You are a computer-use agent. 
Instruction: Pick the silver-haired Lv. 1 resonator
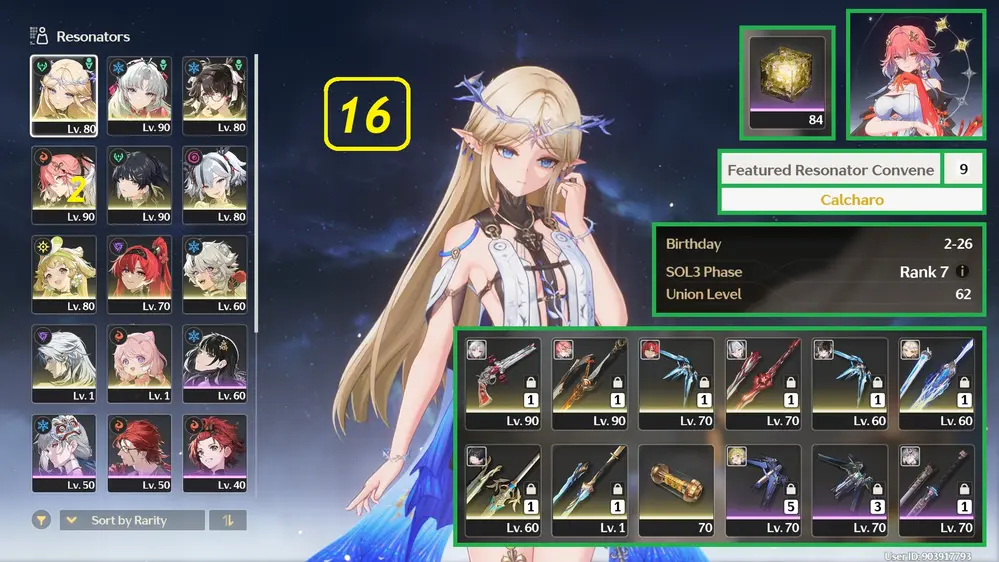pyautogui.click(x=64, y=364)
